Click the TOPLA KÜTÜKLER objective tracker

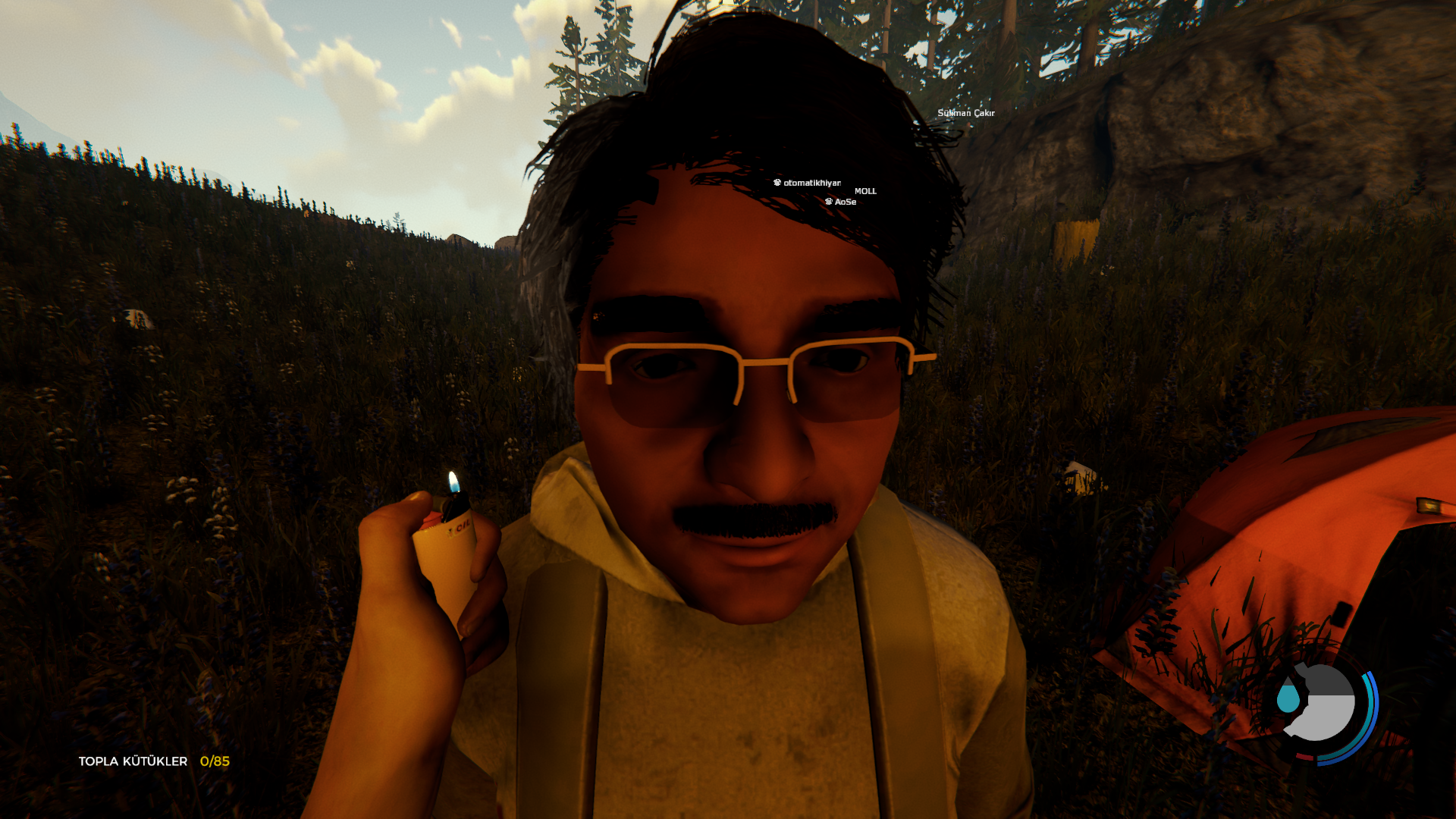(x=154, y=761)
